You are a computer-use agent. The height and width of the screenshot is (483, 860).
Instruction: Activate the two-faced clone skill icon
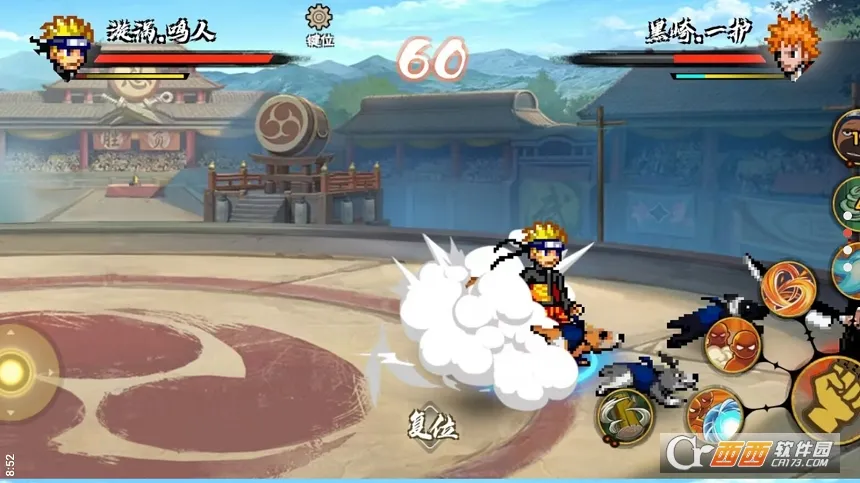(732, 345)
